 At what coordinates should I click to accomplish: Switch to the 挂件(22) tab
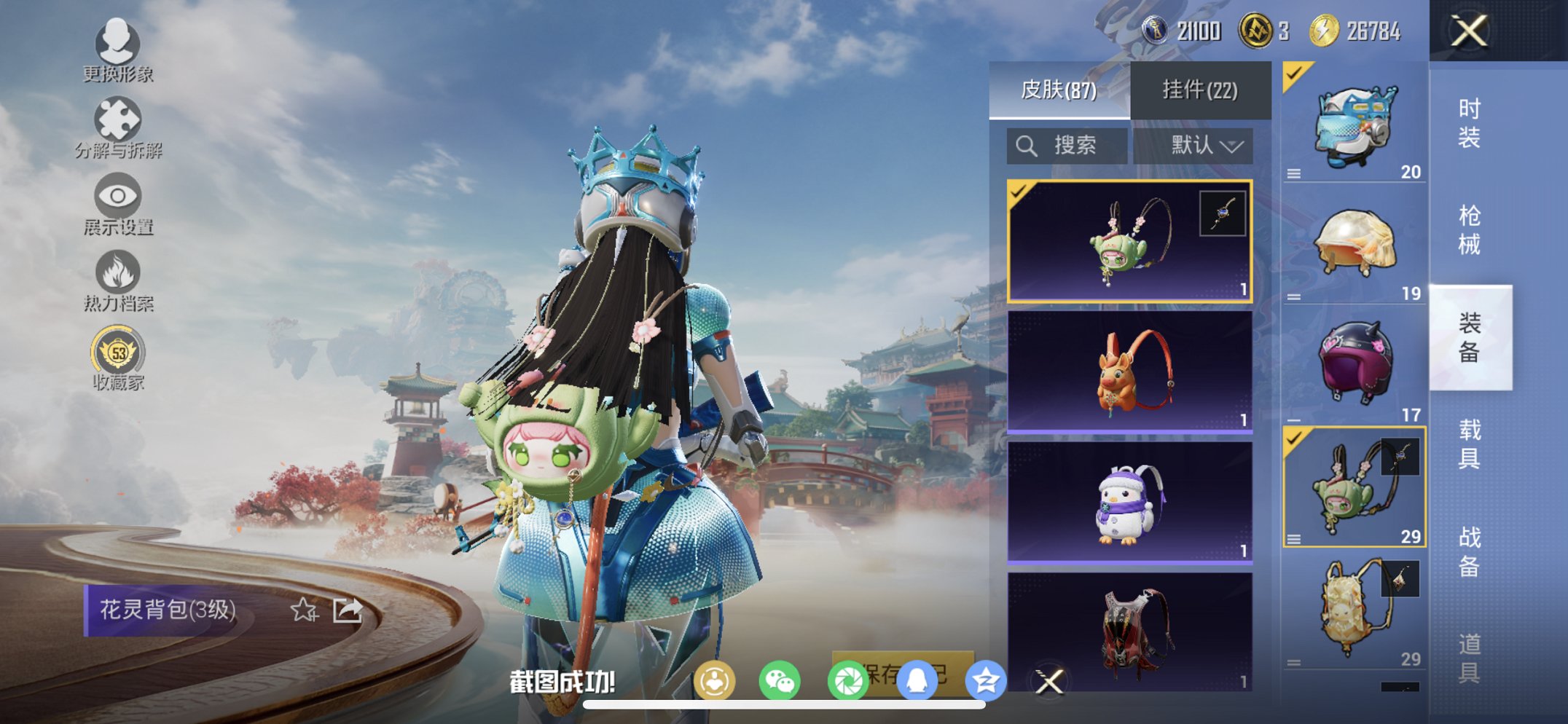(x=1199, y=90)
